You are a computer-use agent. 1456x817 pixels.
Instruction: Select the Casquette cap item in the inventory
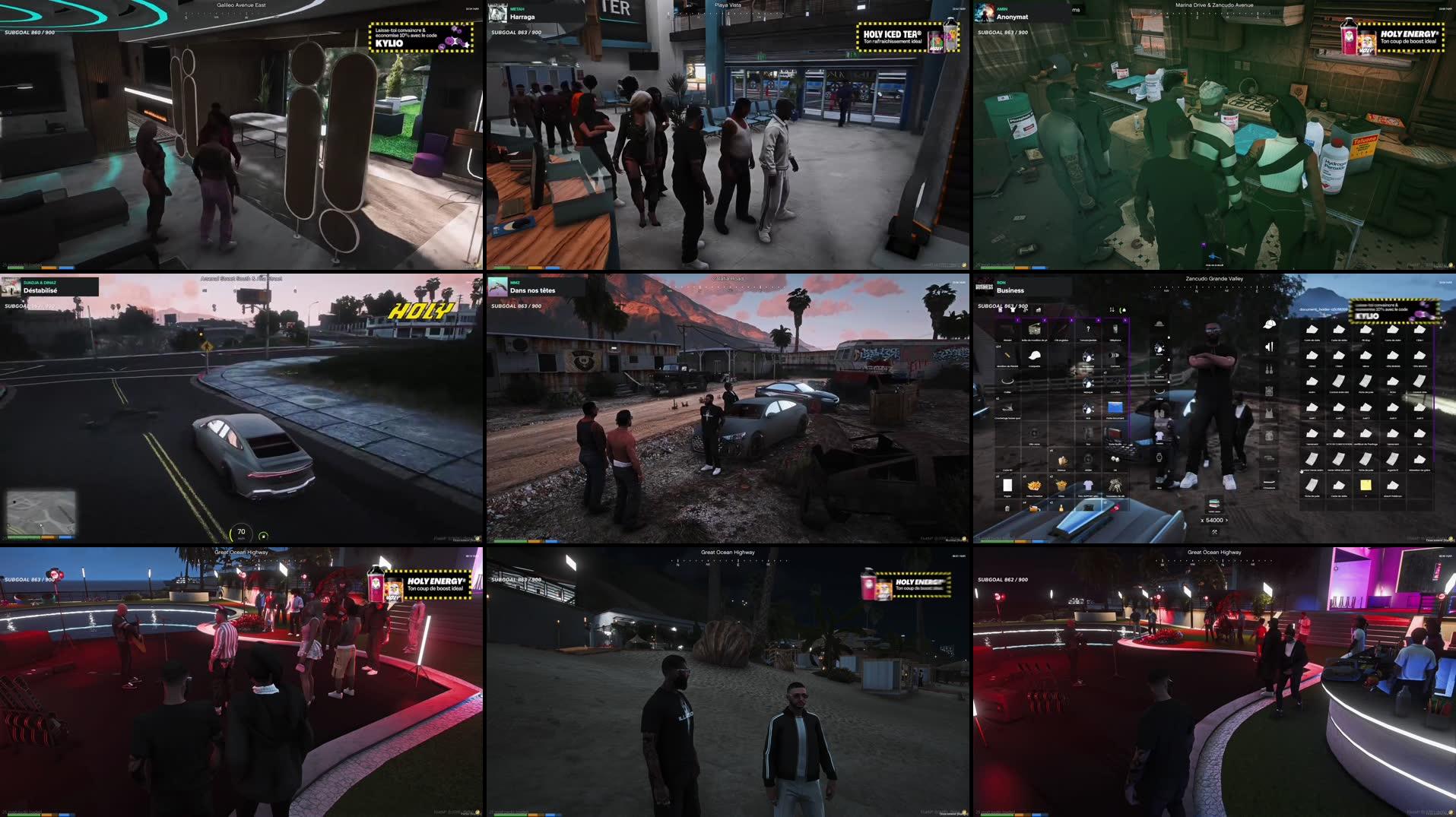1034,357
